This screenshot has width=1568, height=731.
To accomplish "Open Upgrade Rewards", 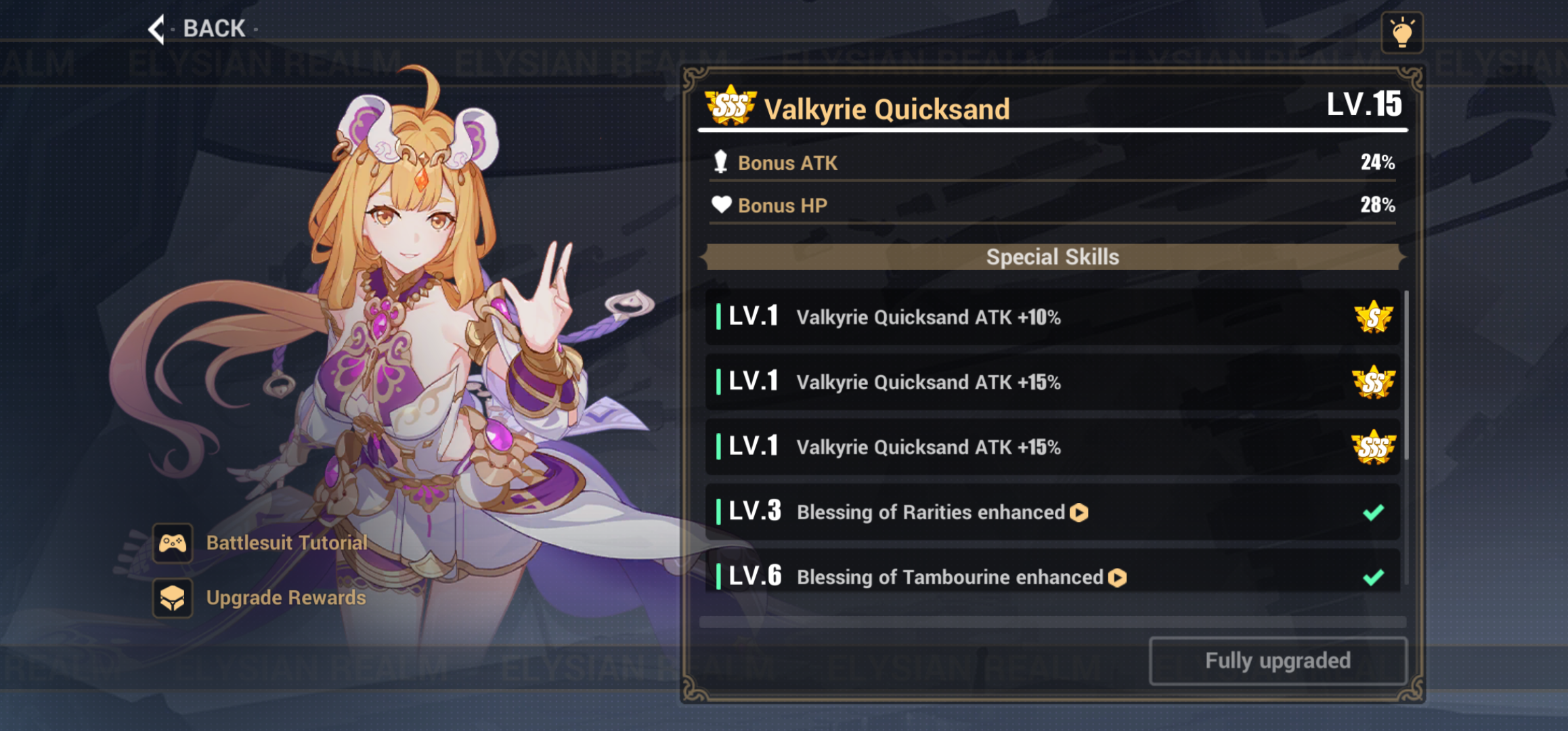I will [286, 598].
